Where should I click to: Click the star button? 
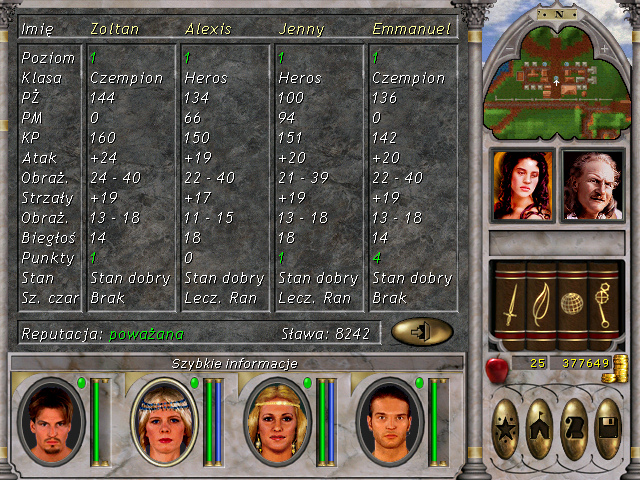(x=507, y=428)
